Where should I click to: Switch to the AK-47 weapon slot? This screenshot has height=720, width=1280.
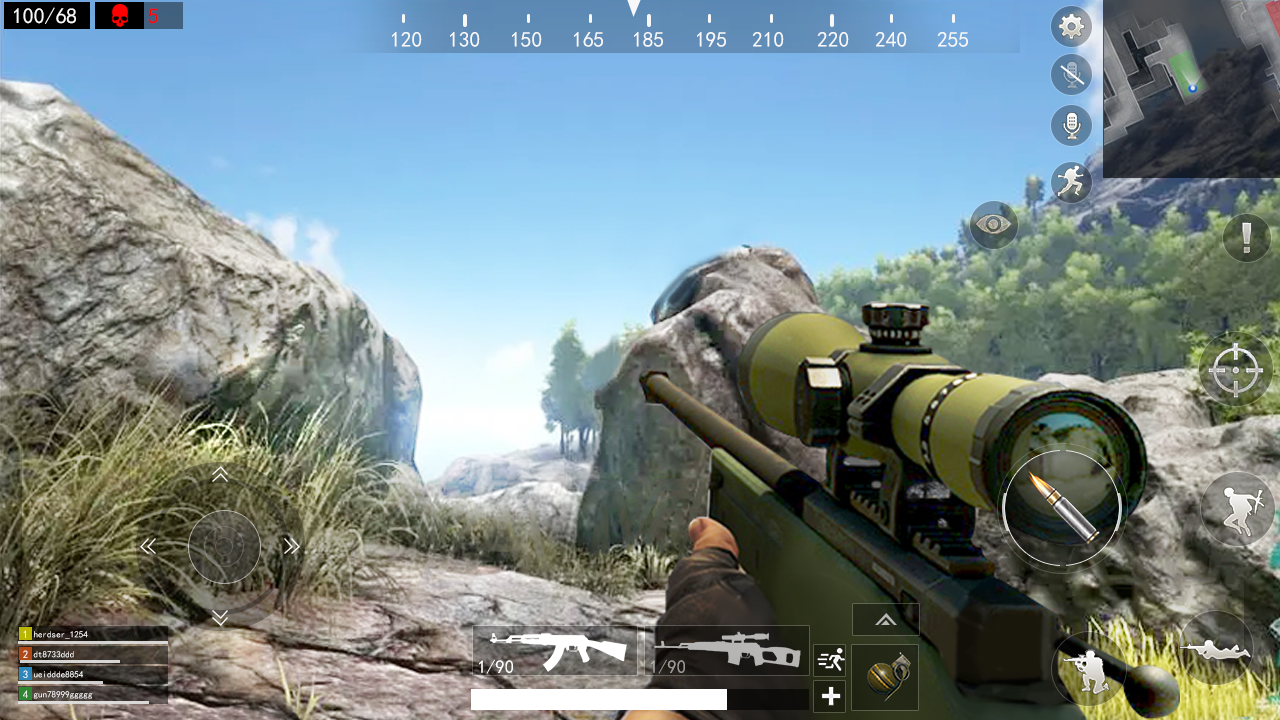pos(556,648)
